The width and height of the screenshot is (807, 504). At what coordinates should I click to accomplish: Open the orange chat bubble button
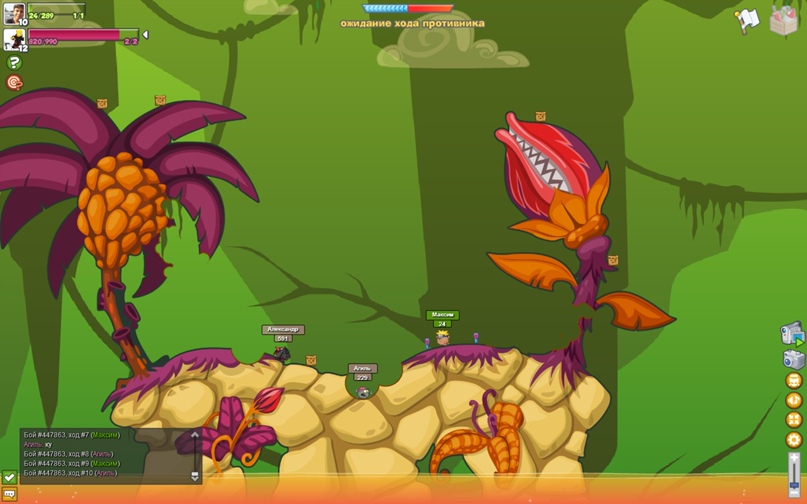pos(9,494)
